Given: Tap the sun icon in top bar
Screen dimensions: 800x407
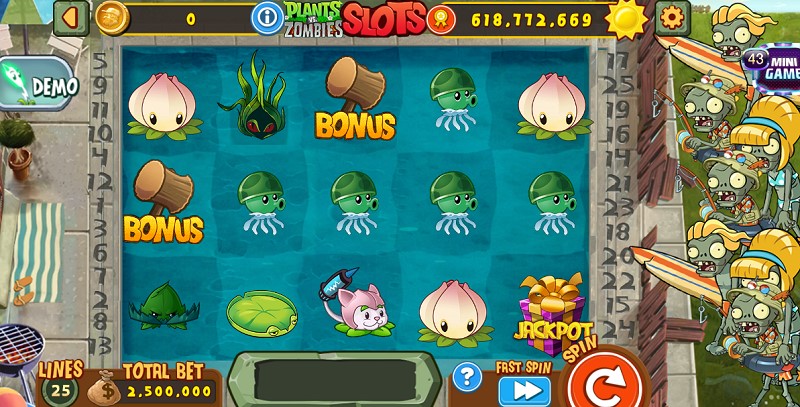Looking at the screenshot, I should (x=627, y=18).
